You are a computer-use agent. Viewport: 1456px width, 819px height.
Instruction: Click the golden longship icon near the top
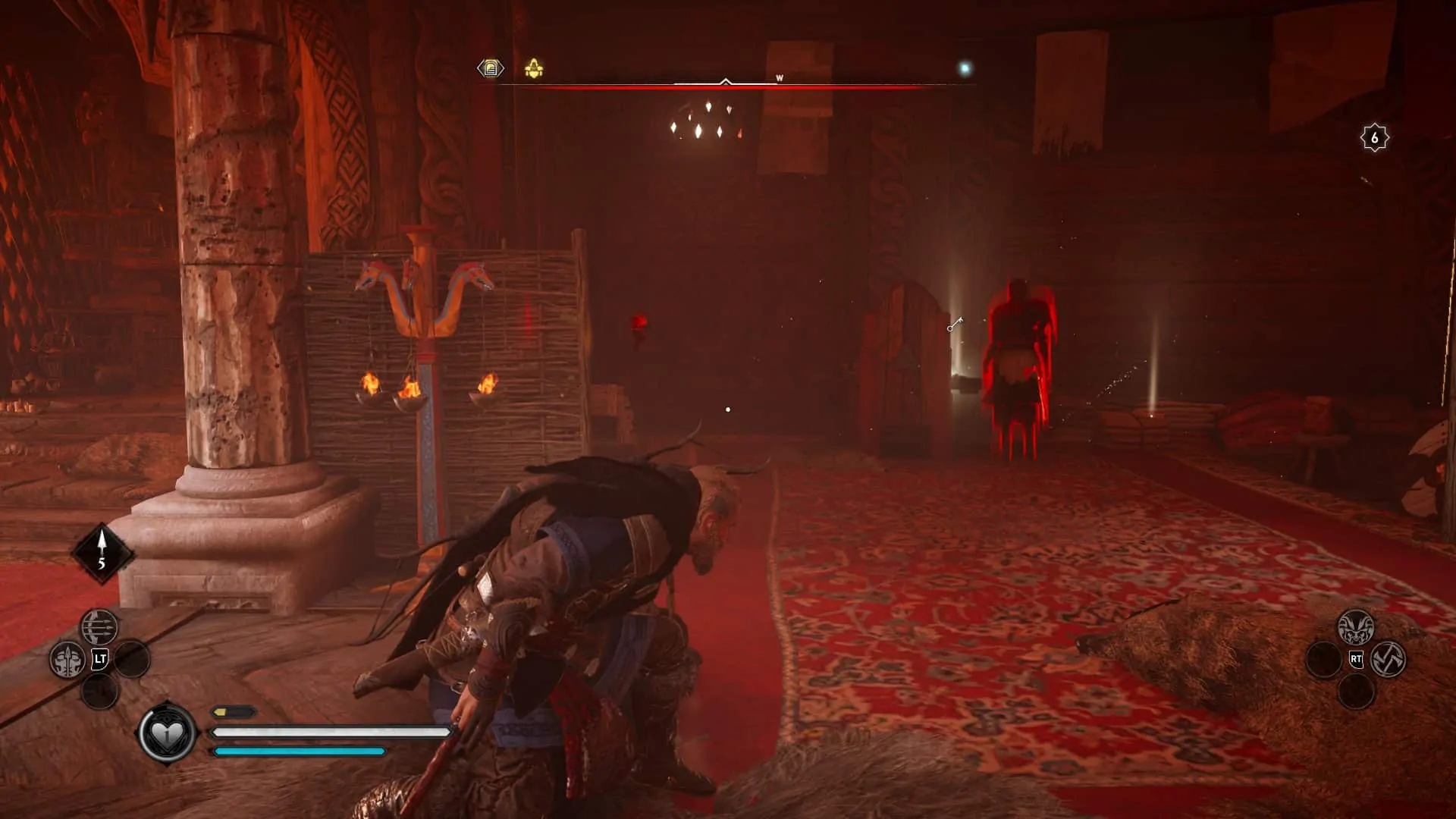pyautogui.click(x=533, y=69)
